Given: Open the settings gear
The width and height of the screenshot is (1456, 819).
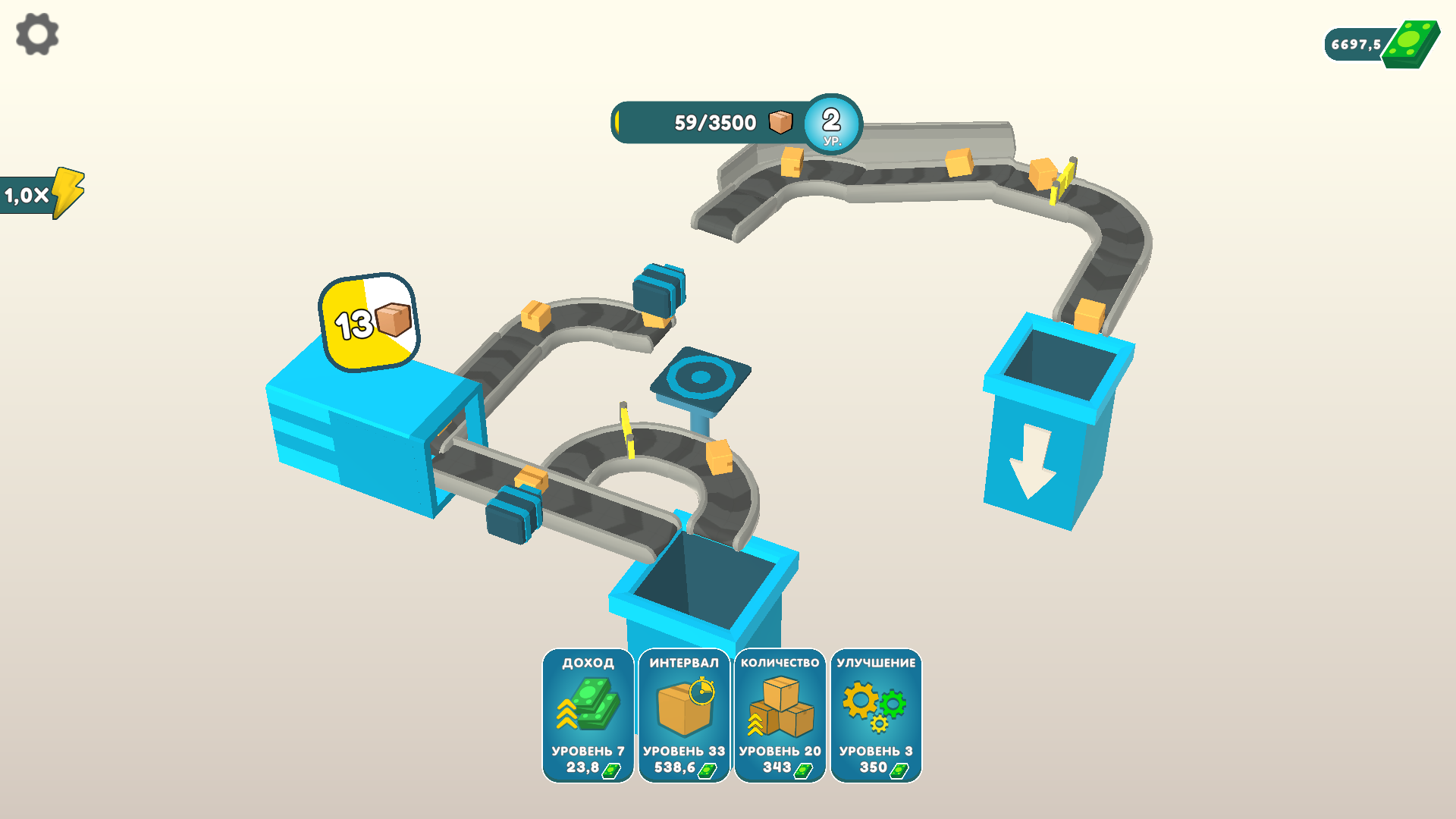Looking at the screenshot, I should point(36,34).
